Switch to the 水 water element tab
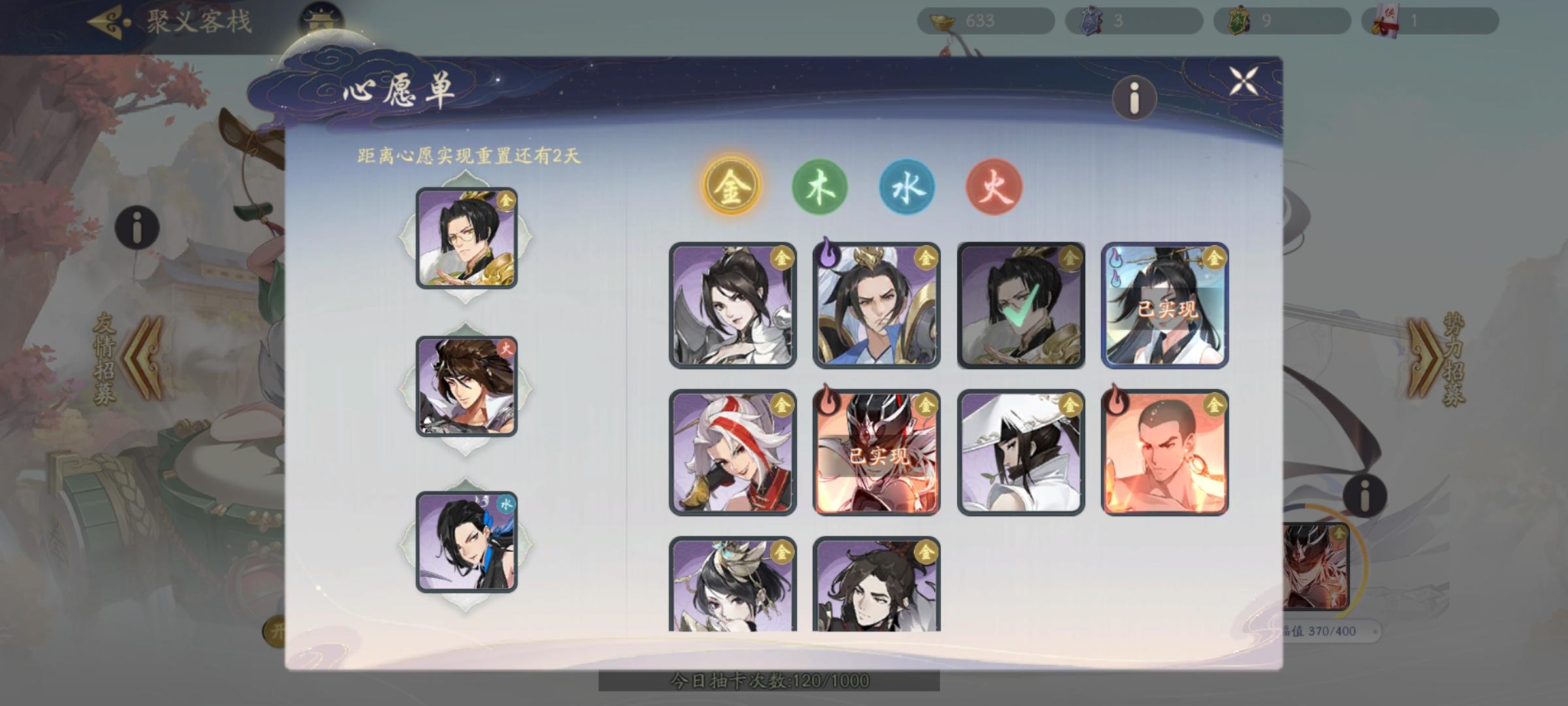This screenshot has height=706, width=1568. [x=907, y=186]
